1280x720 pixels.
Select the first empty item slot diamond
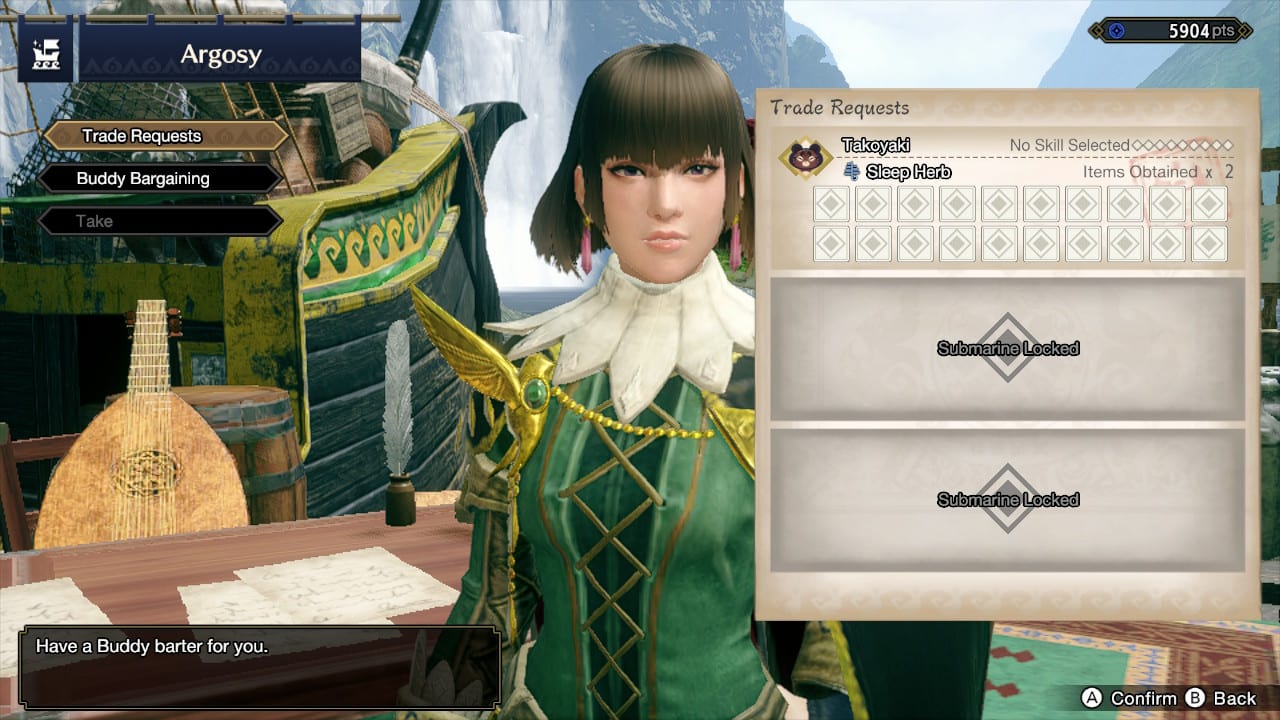tap(830, 204)
